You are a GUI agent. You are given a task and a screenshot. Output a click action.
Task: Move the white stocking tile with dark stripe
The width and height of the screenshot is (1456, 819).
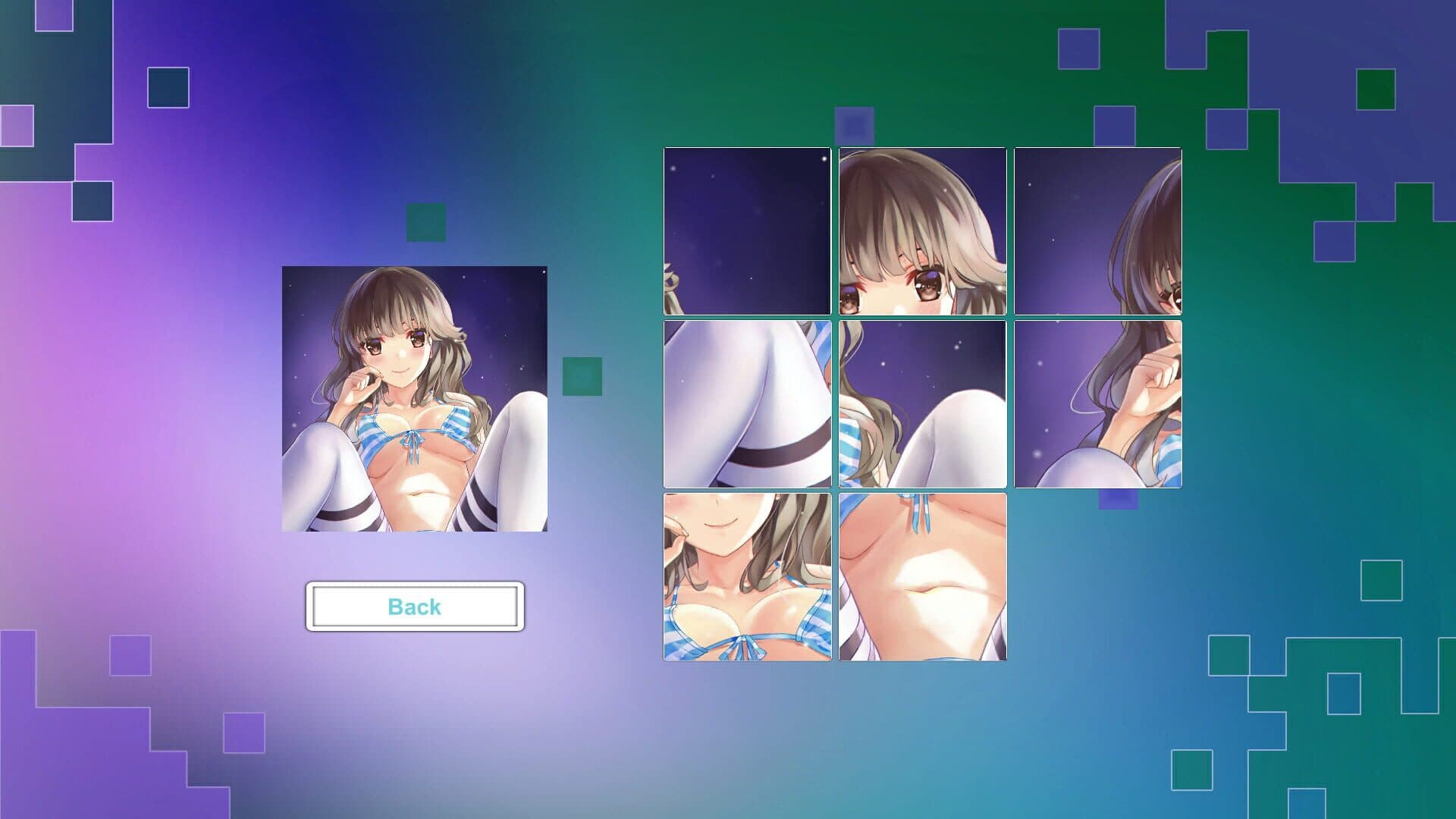tap(747, 404)
